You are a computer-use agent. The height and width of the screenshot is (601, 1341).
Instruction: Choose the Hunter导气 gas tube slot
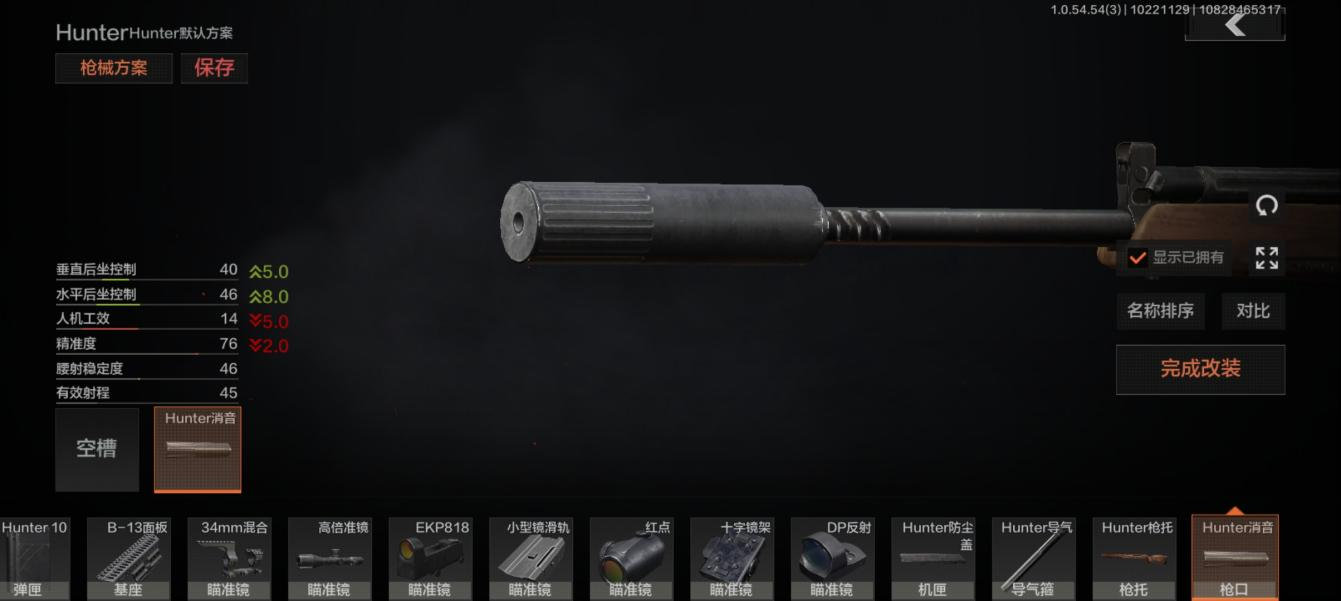point(1033,558)
